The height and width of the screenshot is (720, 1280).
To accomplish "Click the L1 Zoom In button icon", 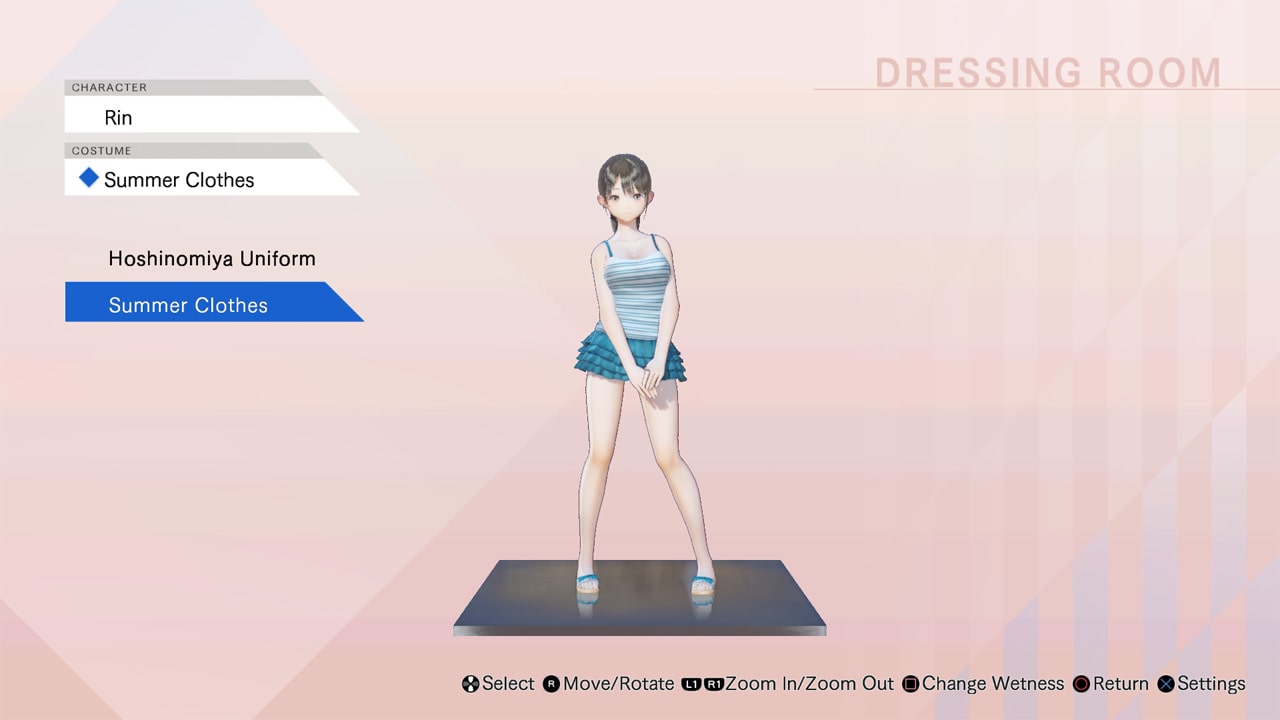I will pyautogui.click(x=690, y=684).
